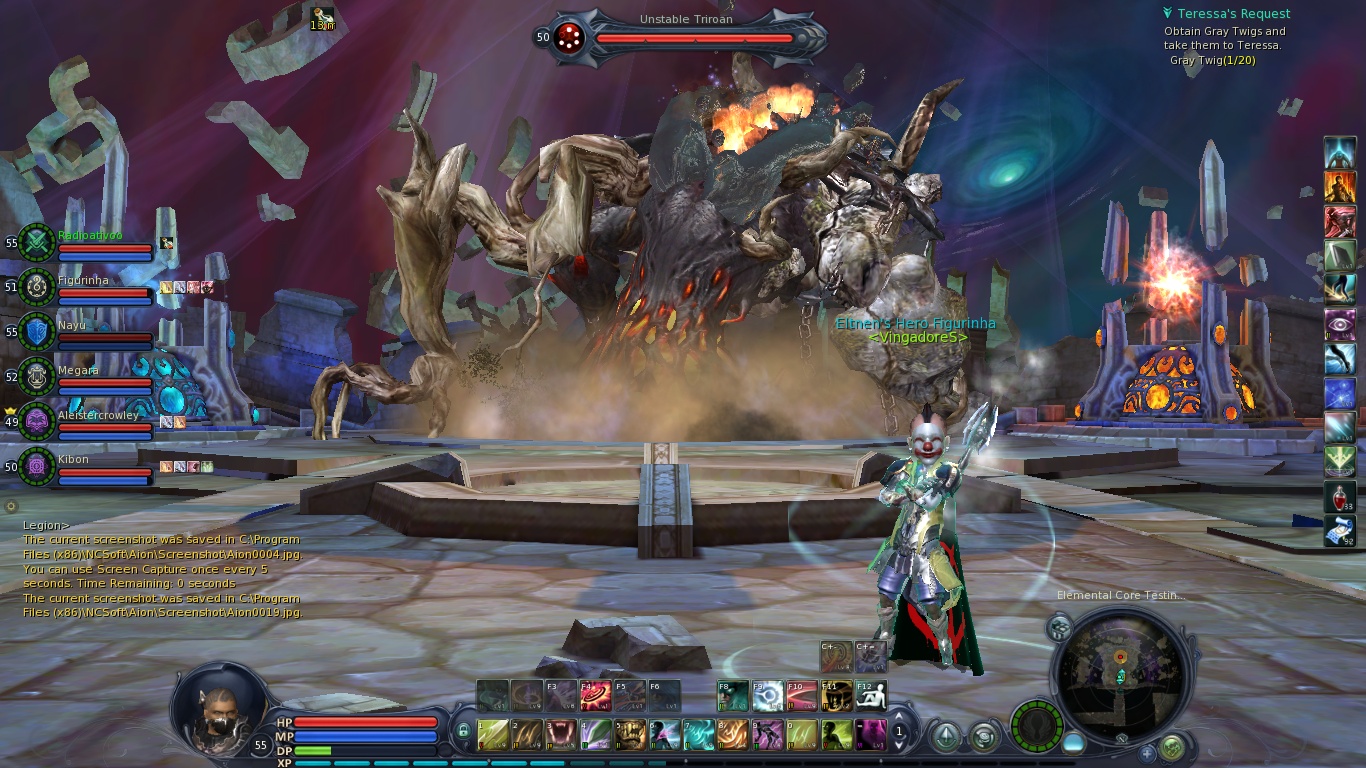Use the F12 resting pose skill
1366x768 pixels.
(870, 695)
